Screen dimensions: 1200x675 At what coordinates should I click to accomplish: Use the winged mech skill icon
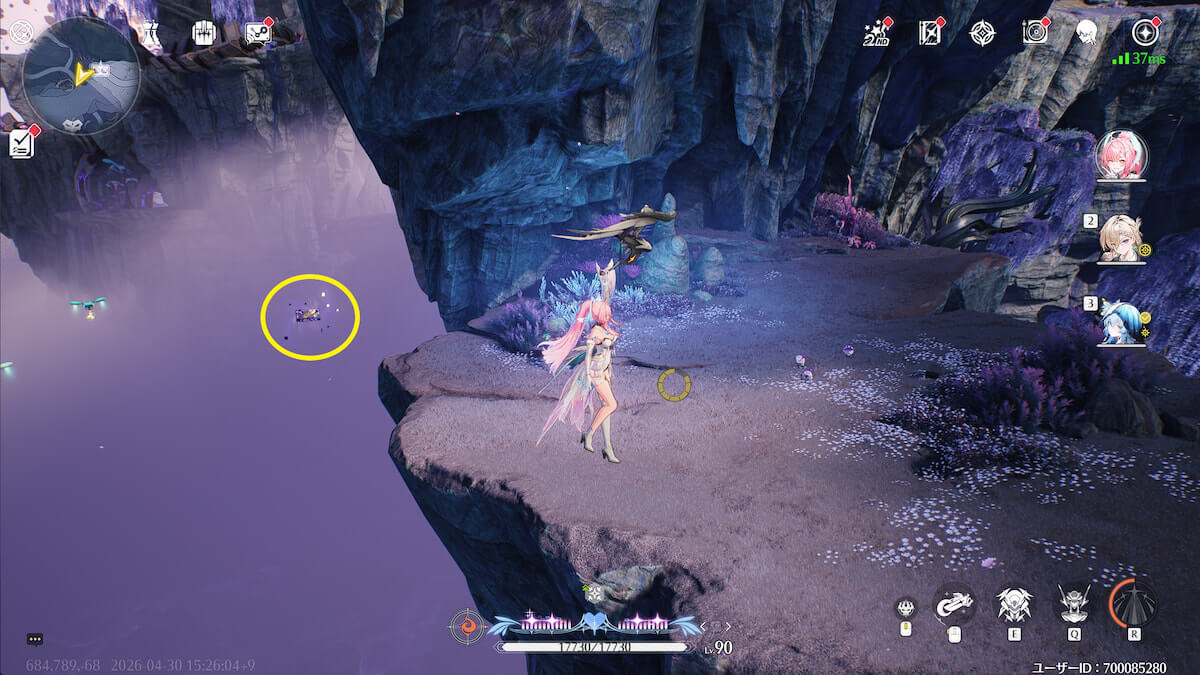click(1013, 604)
